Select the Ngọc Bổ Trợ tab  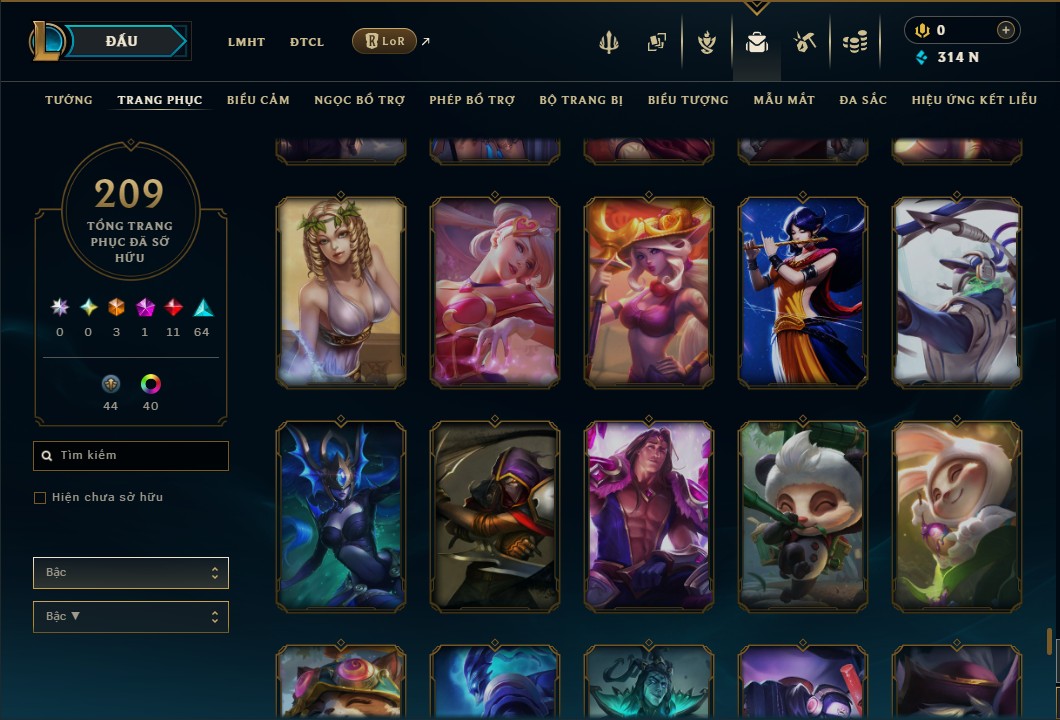[359, 100]
